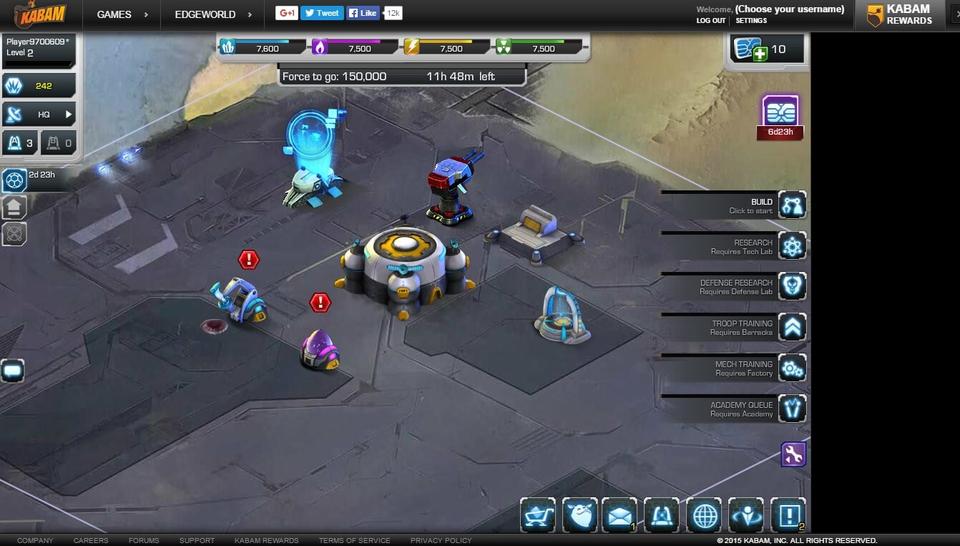960x546 pixels.
Task: Open the shopping cart store
Action: click(x=538, y=515)
